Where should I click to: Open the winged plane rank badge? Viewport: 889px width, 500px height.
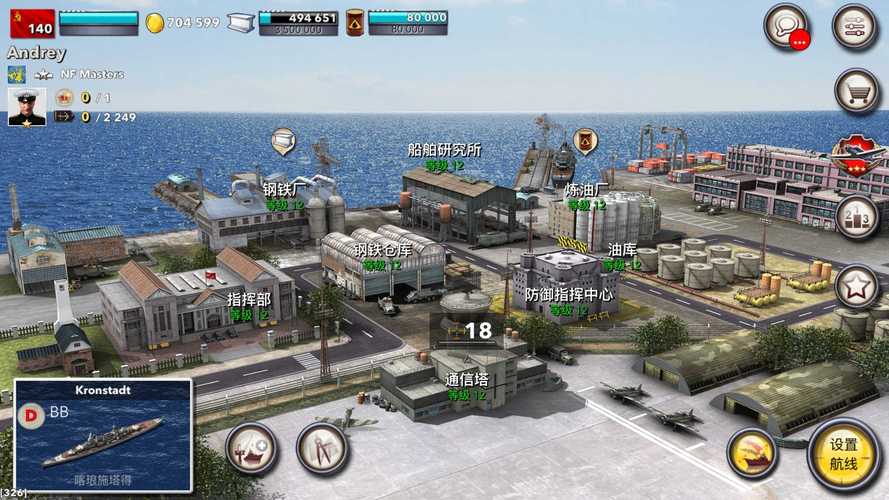(x=858, y=155)
